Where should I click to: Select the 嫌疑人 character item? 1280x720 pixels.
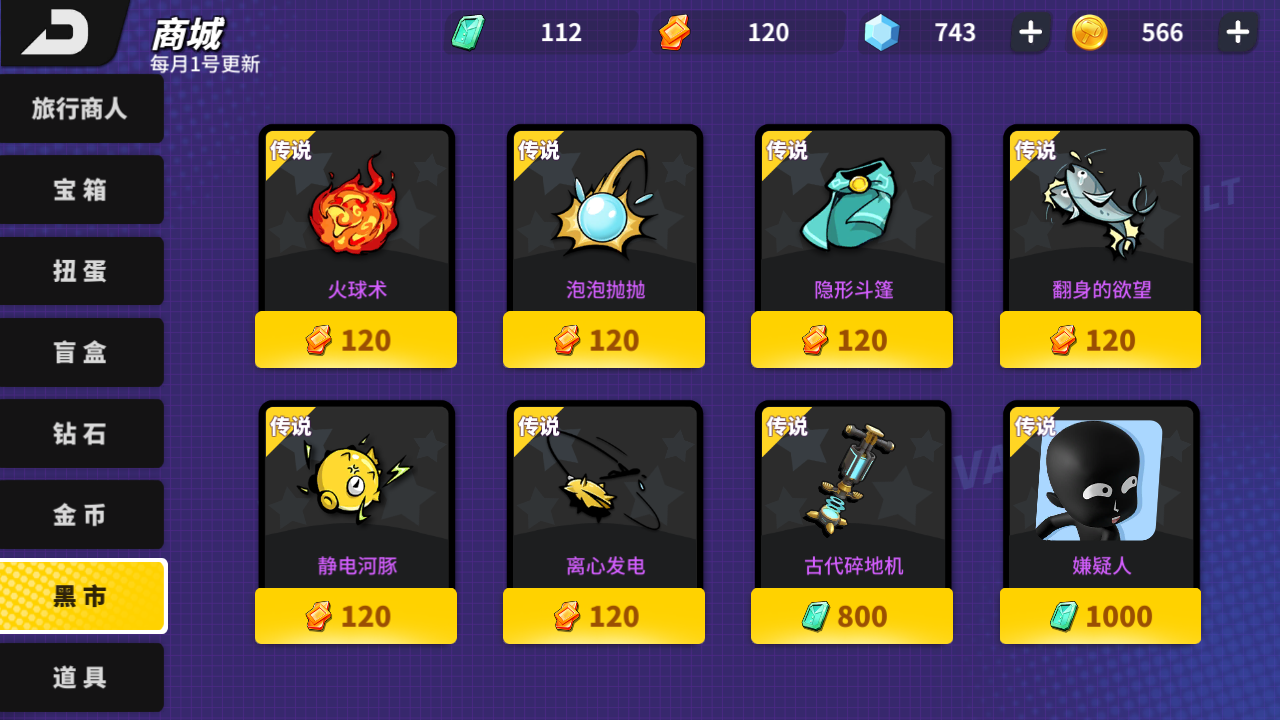1099,490
